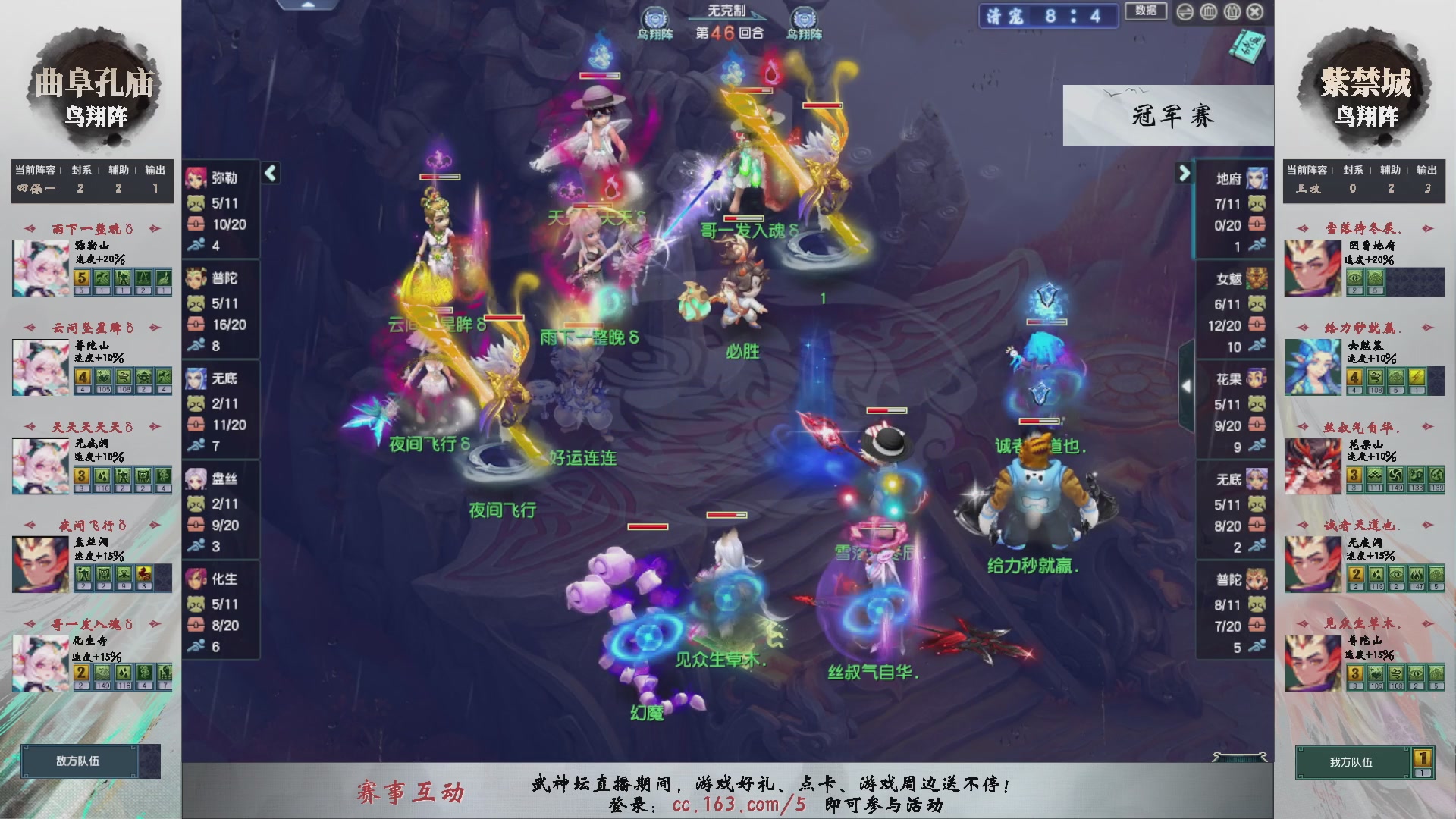The width and height of the screenshot is (1456, 819).
Task: Collapse the right team roster with the chevron
Action: point(1185,173)
